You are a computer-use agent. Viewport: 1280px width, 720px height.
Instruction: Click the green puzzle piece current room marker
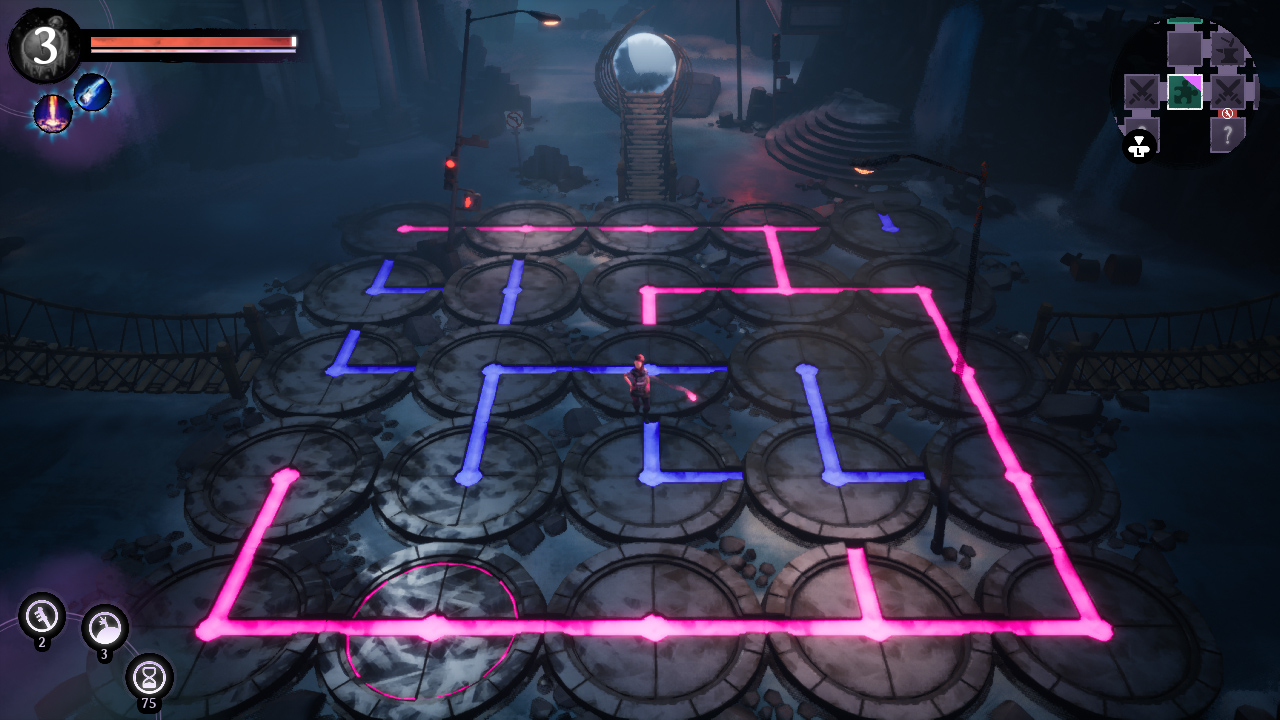click(x=1185, y=92)
